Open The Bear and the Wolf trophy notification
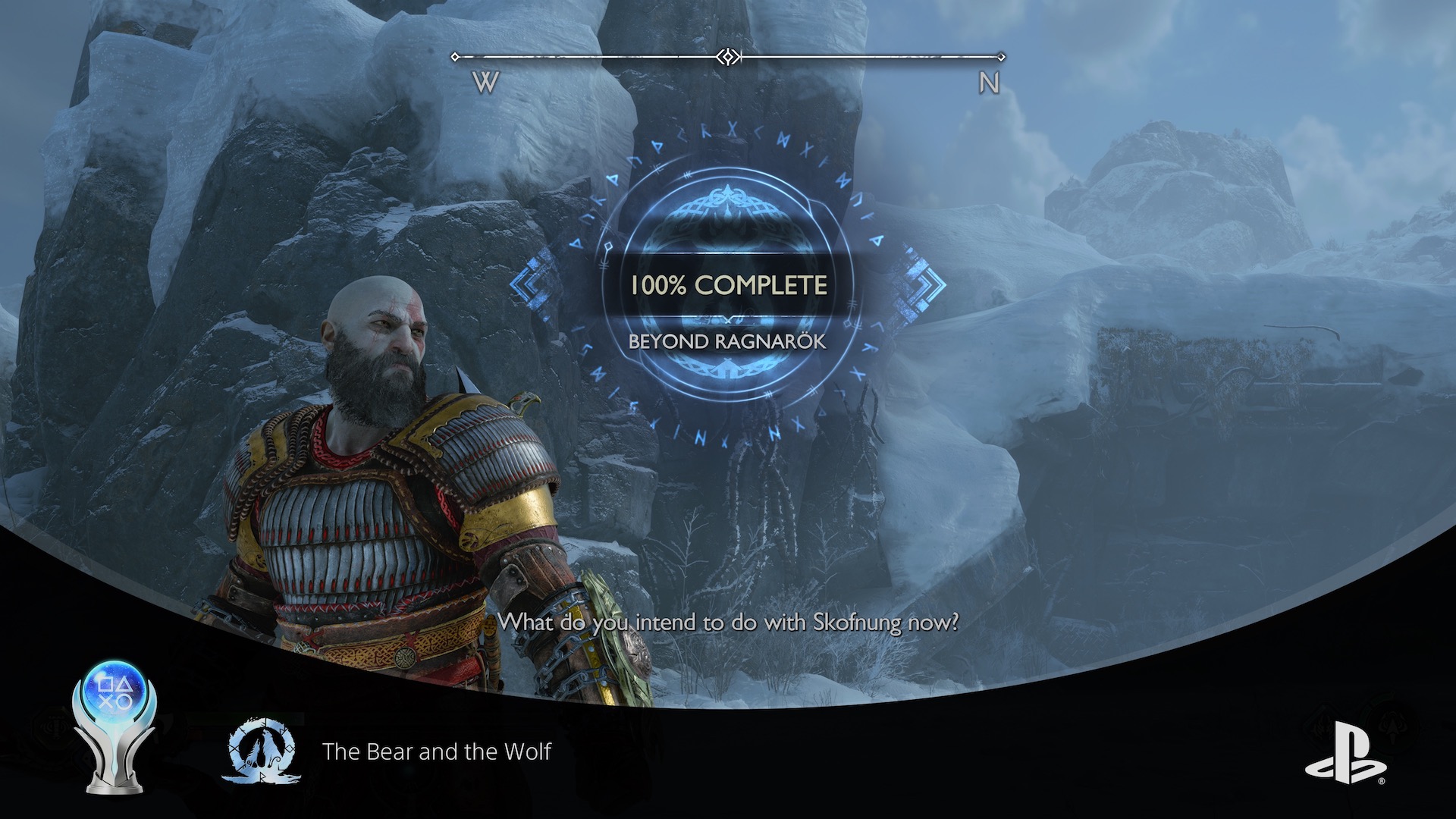The width and height of the screenshot is (1456, 819). point(436,752)
